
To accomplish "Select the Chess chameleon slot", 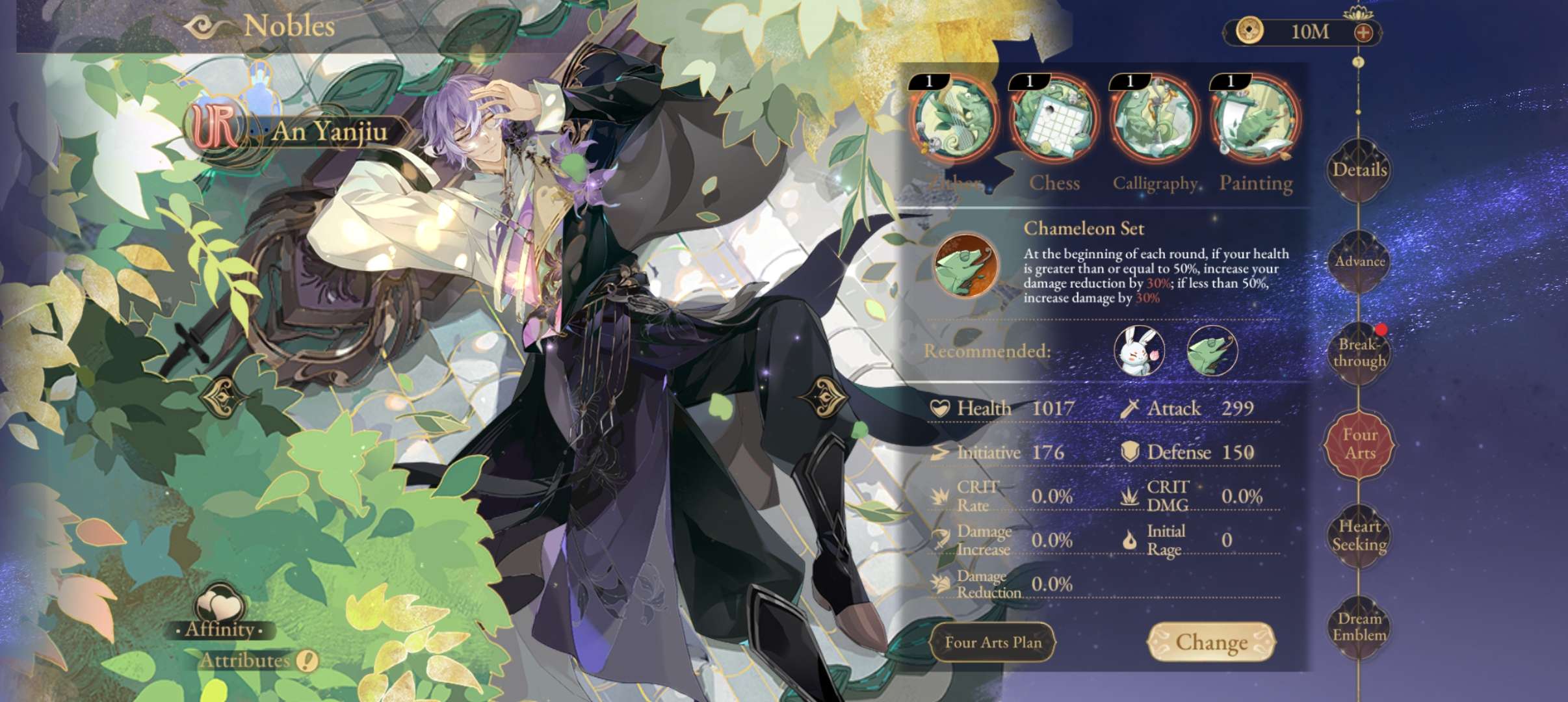I will 1054,120.
